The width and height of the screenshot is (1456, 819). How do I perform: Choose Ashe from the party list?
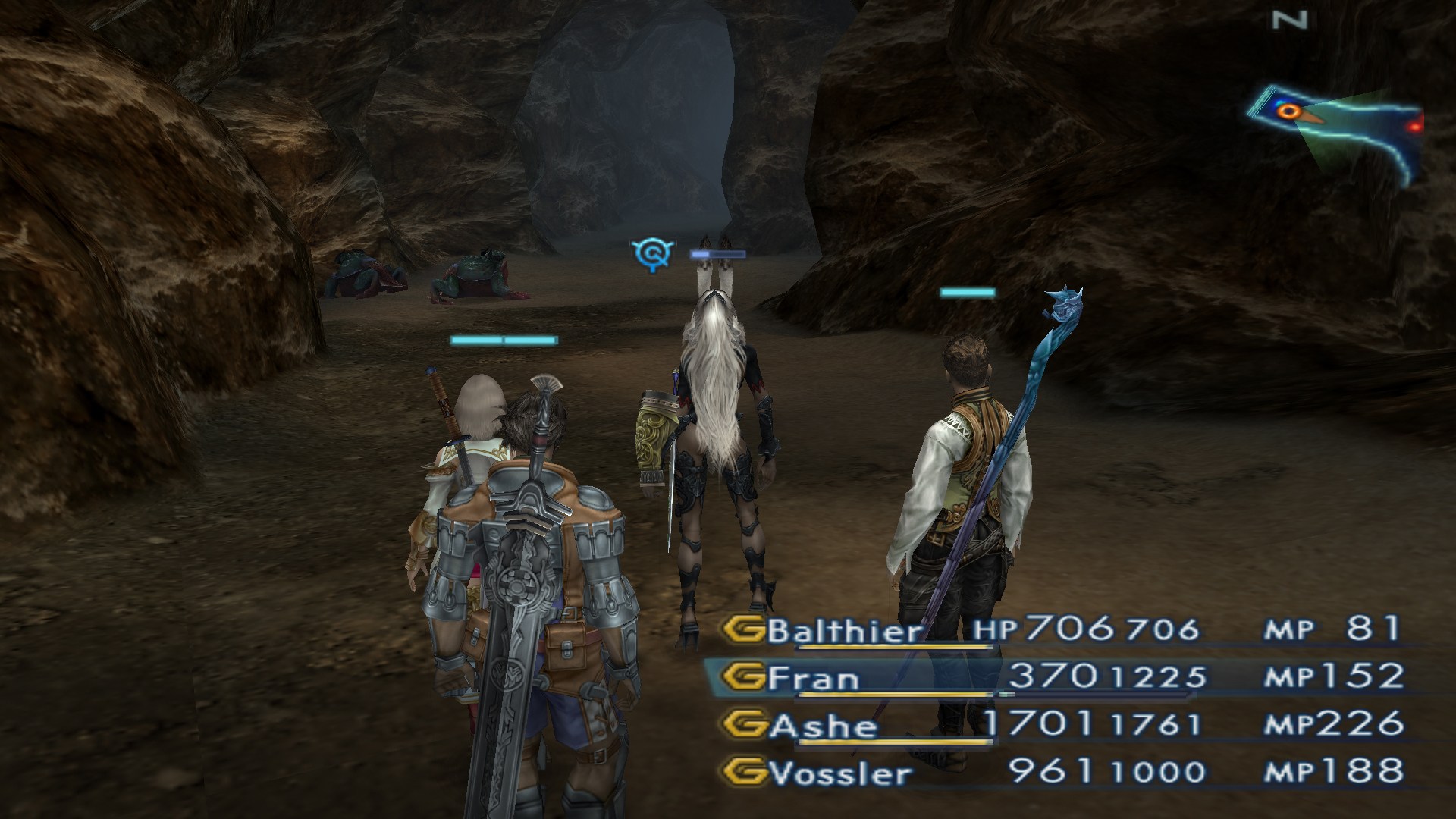pyautogui.click(x=824, y=726)
